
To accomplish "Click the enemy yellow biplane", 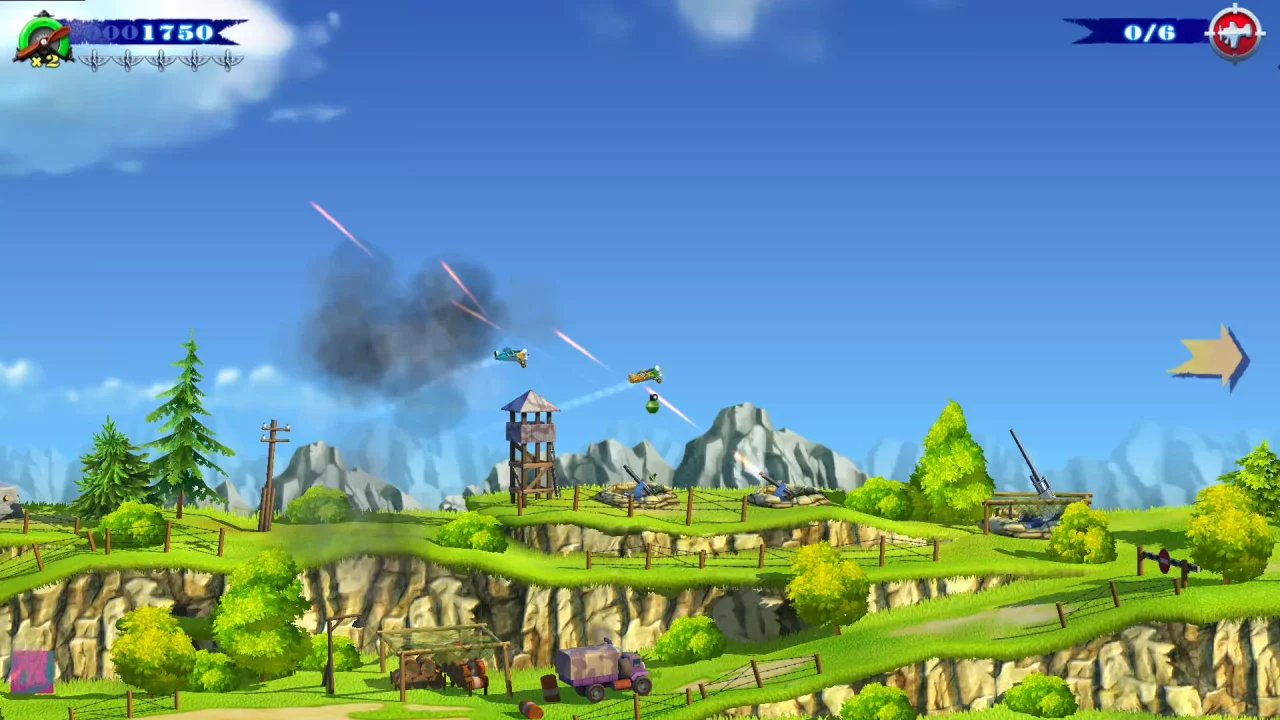I will [642, 375].
